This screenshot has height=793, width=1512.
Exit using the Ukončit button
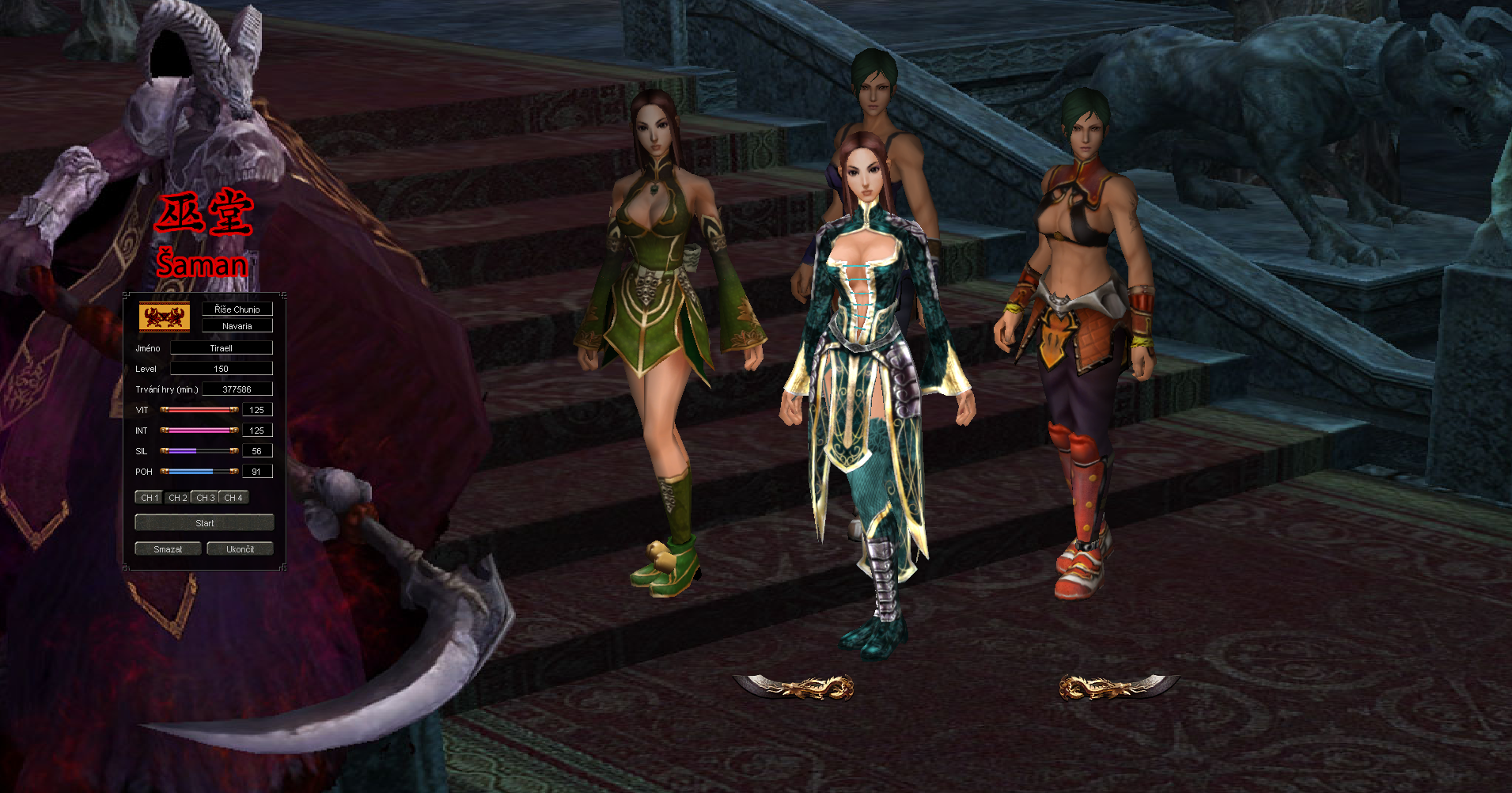click(x=240, y=548)
